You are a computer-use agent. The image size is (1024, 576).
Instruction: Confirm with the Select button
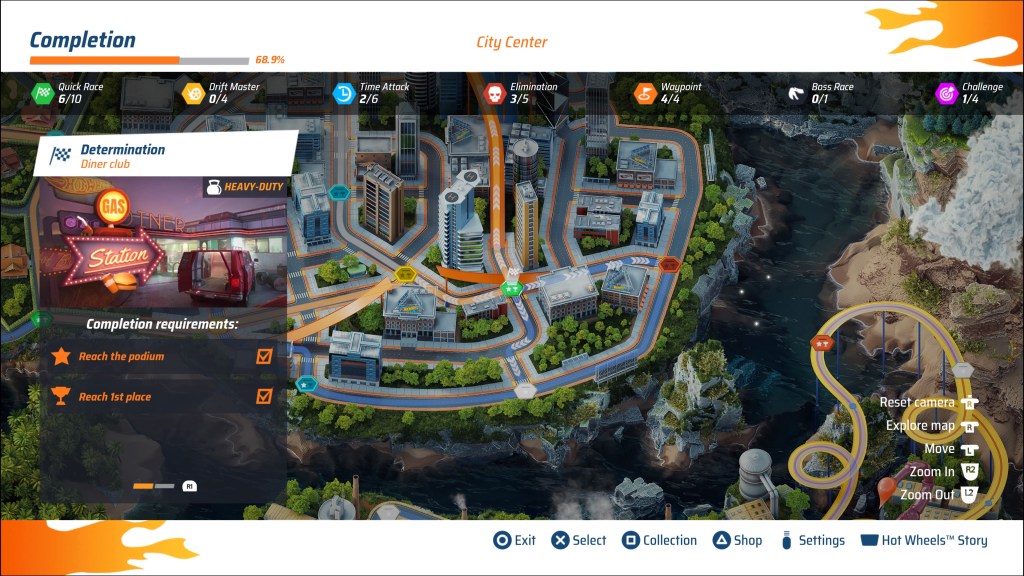pos(579,540)
